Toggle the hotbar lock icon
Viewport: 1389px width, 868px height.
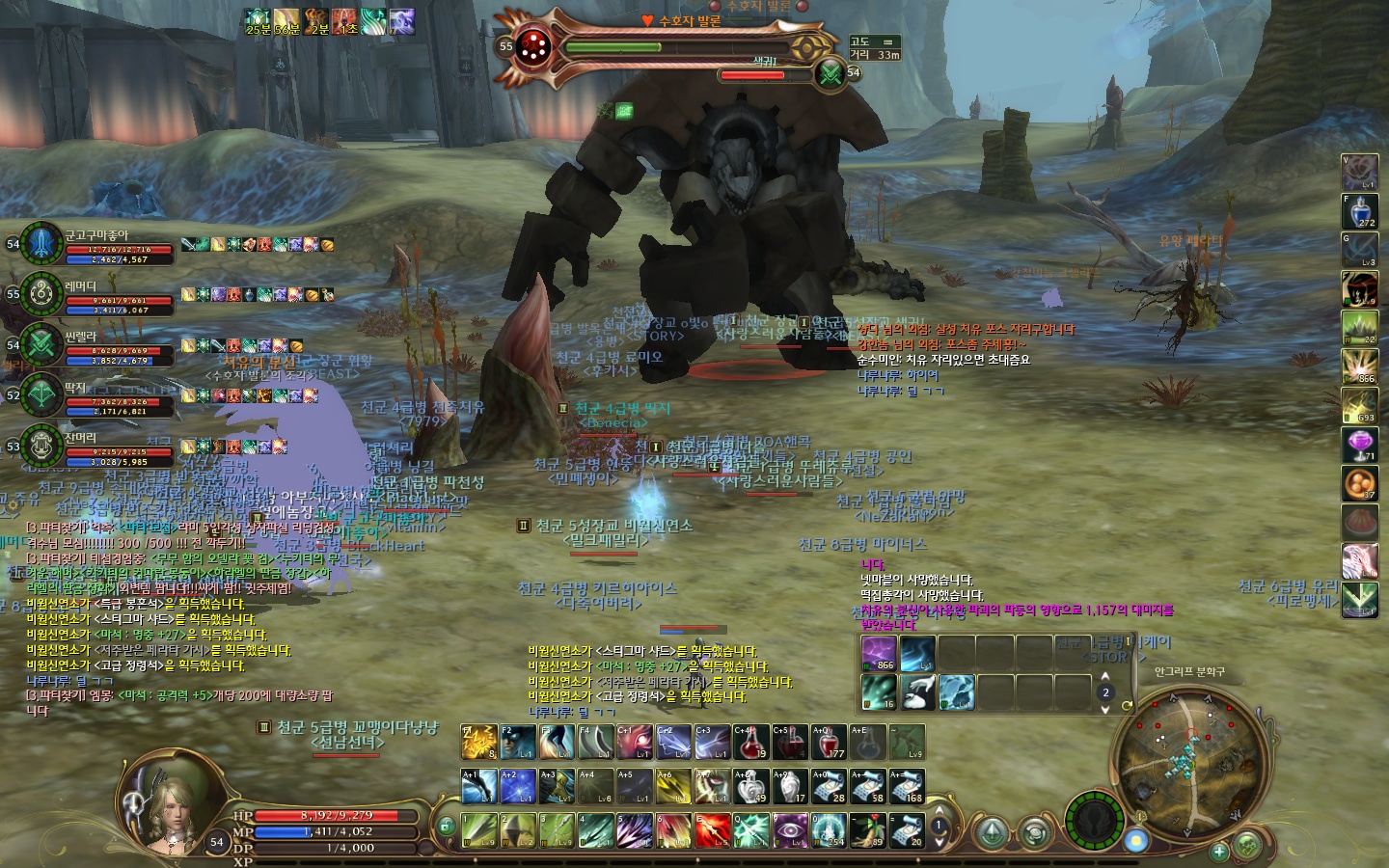click(x=446, y=826)
